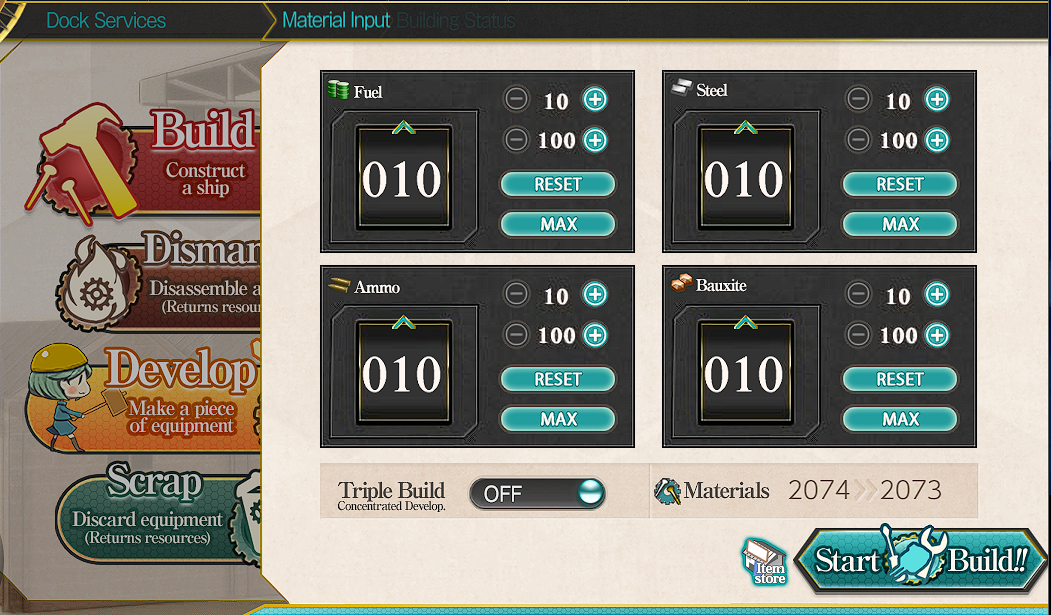Screen dimensions: 1051x615
Task: Reset the Fuel amount
Action: click(558, 184)
